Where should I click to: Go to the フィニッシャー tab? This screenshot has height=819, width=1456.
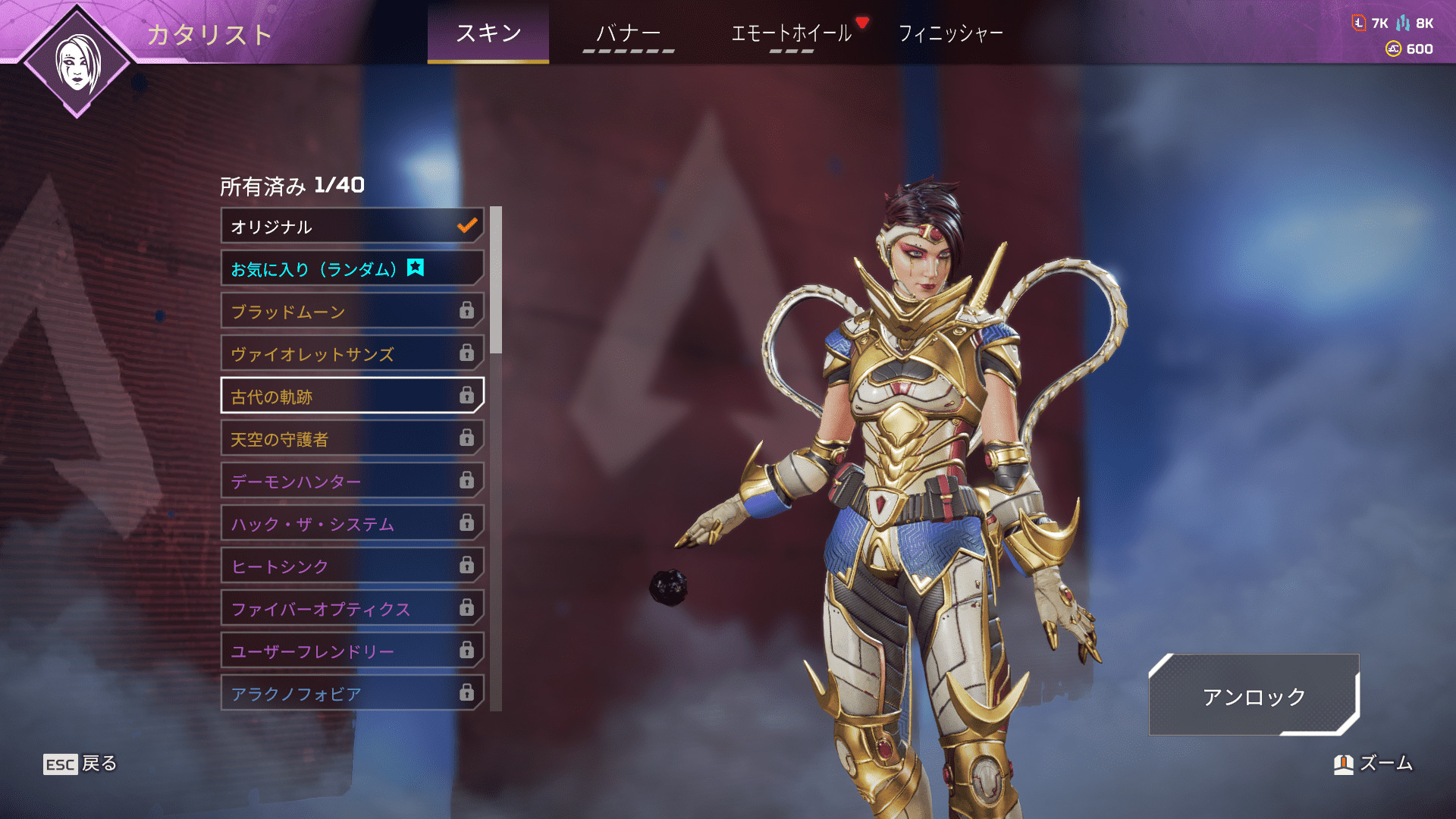(950, 33)
